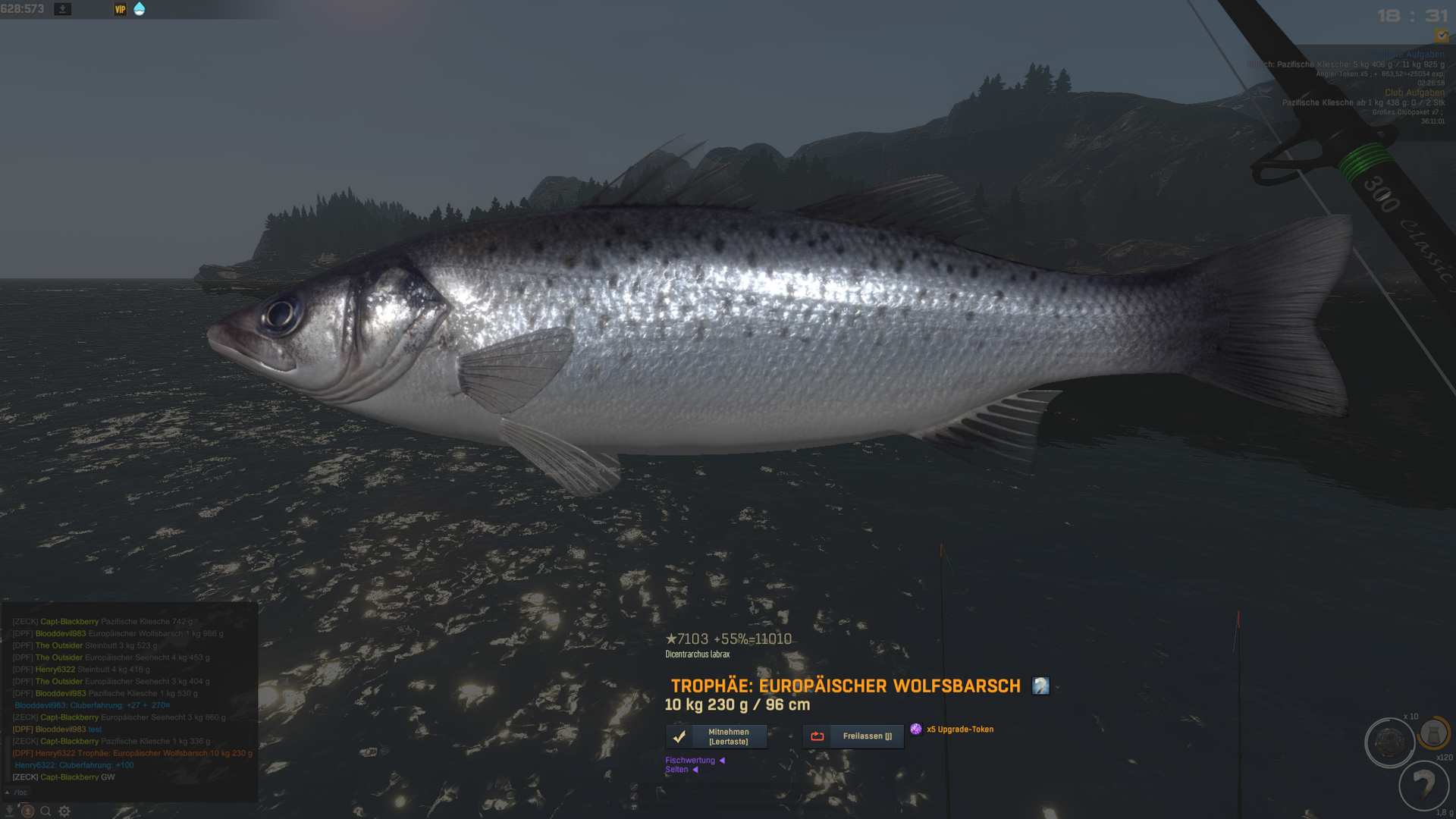Release the fish using the Freilassen button

(853, 736)
